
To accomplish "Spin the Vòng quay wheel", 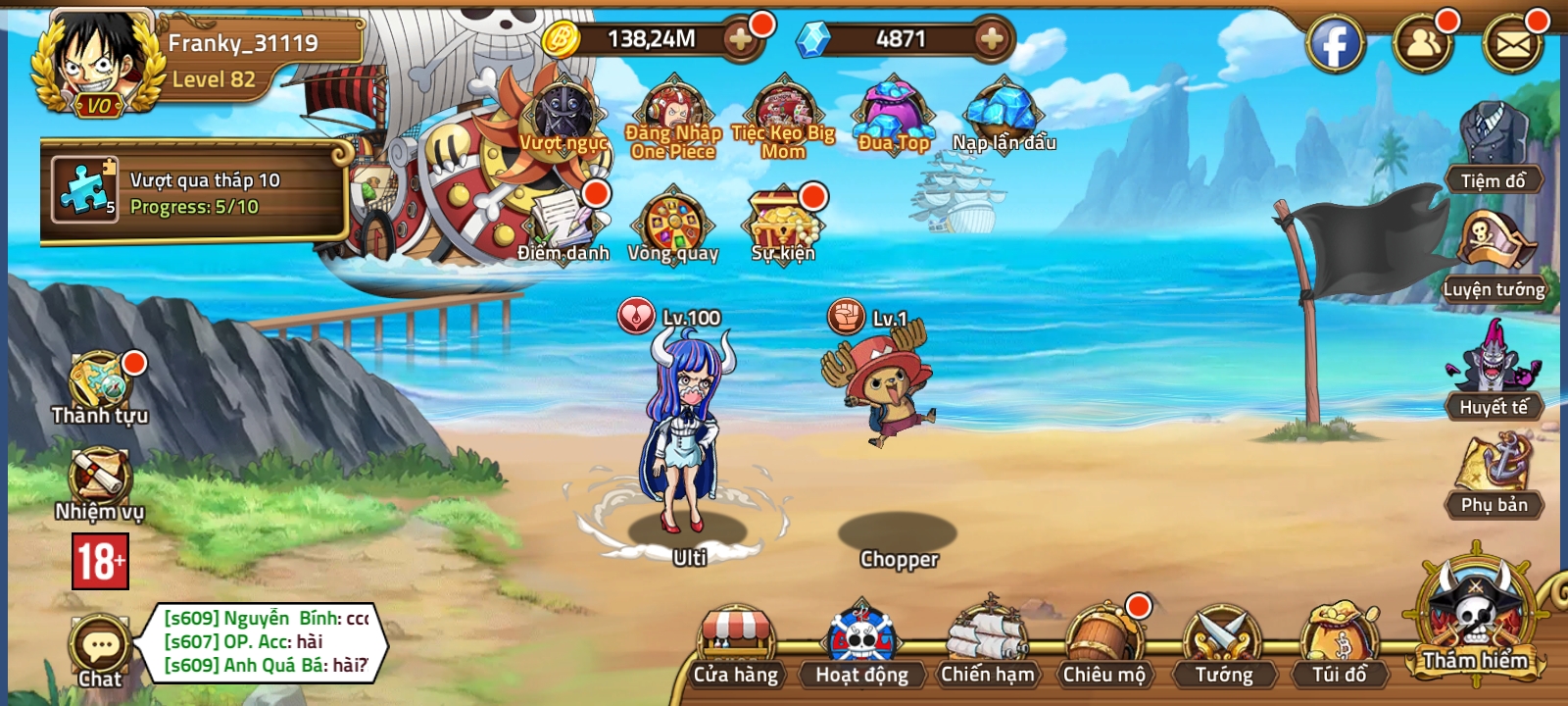I will pyautogui.click(x=676, y=221).
